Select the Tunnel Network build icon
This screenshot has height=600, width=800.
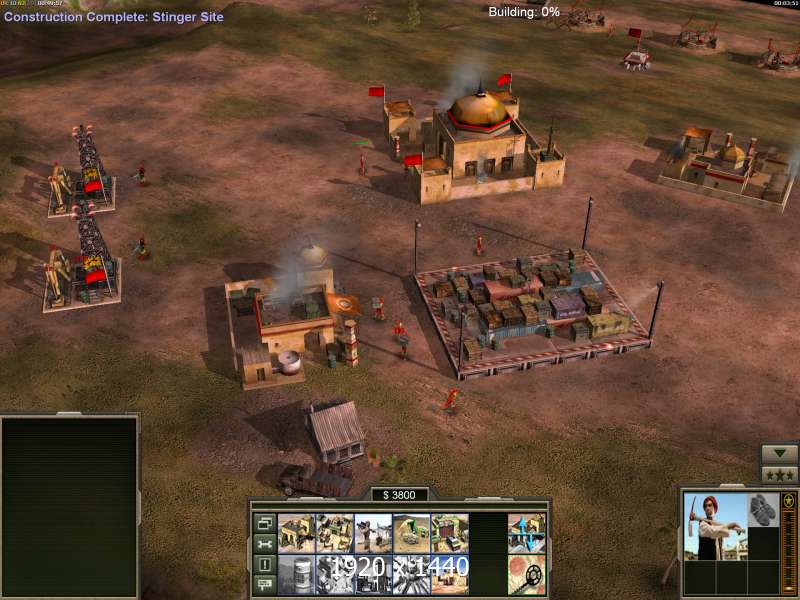pos(412,533)
